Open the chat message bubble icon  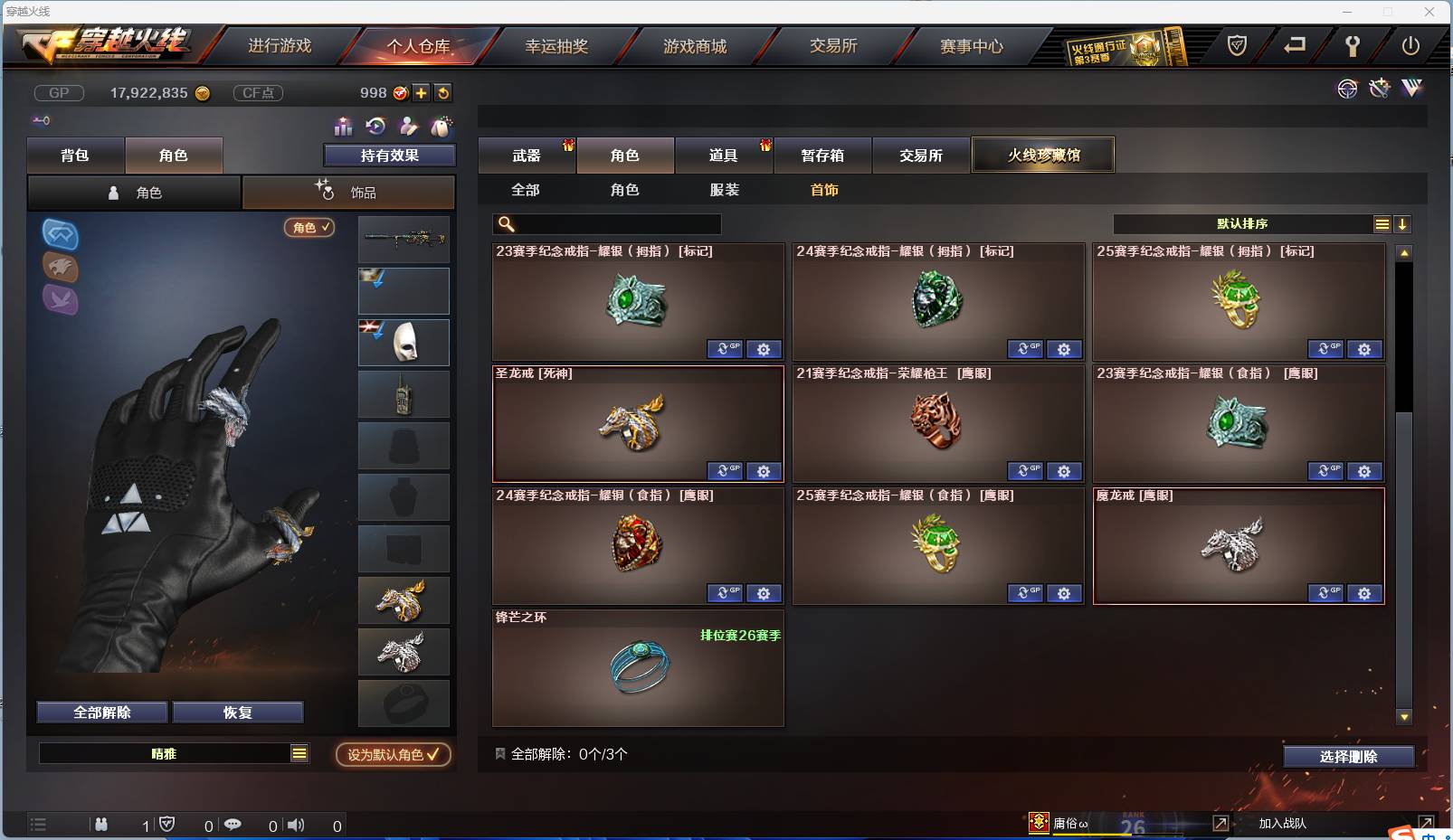point(234,825)
